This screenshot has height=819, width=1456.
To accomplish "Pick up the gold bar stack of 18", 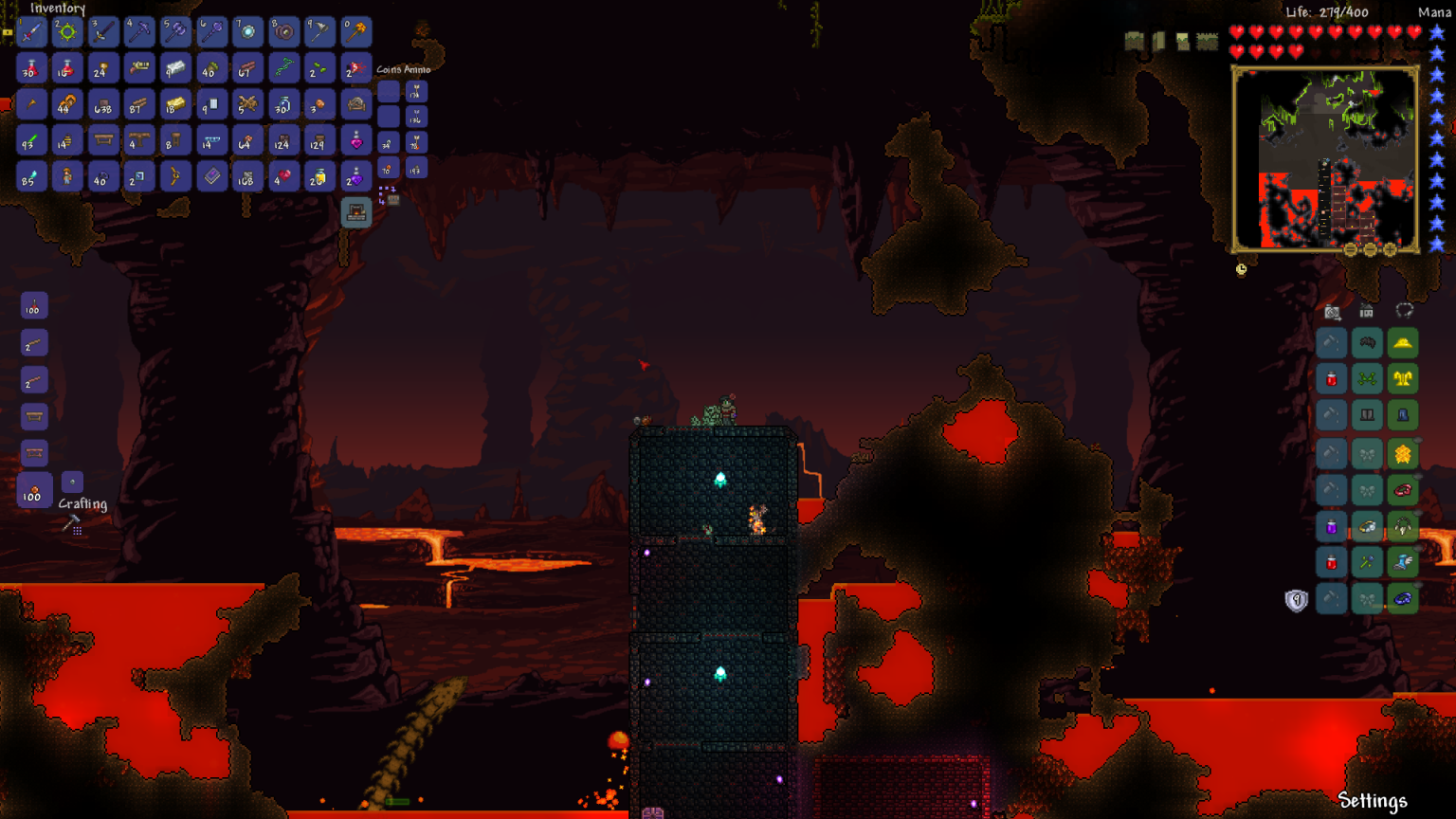I will (175, 104).
